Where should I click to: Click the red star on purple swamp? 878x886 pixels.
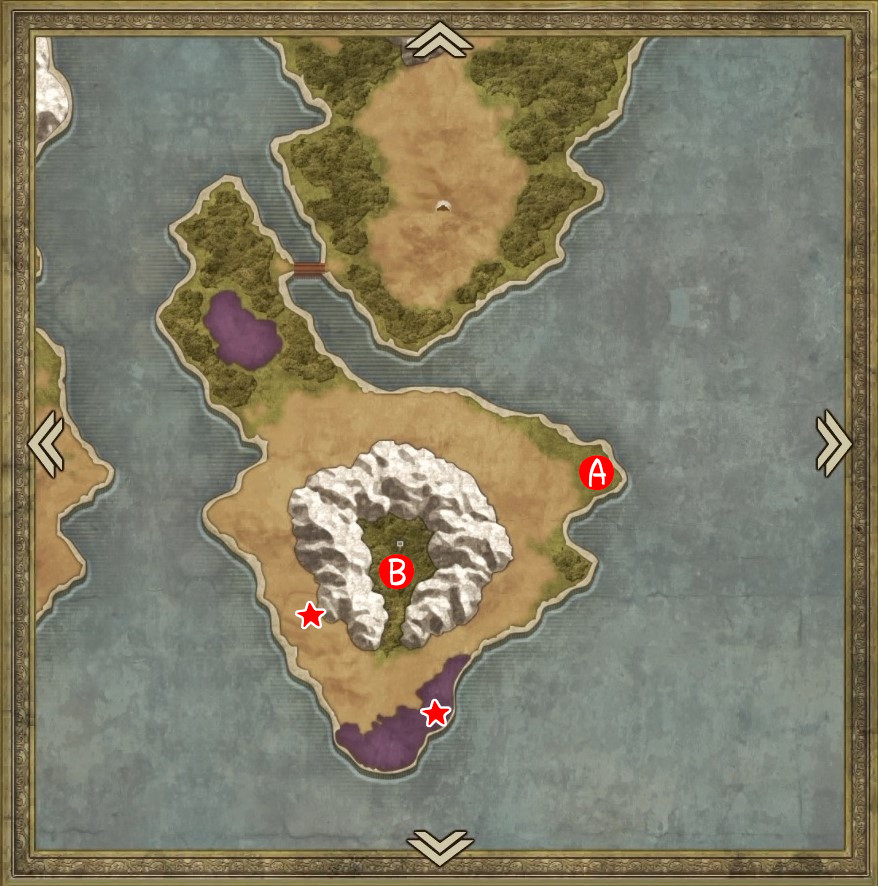pyautogui.click(x=435, y=713)
